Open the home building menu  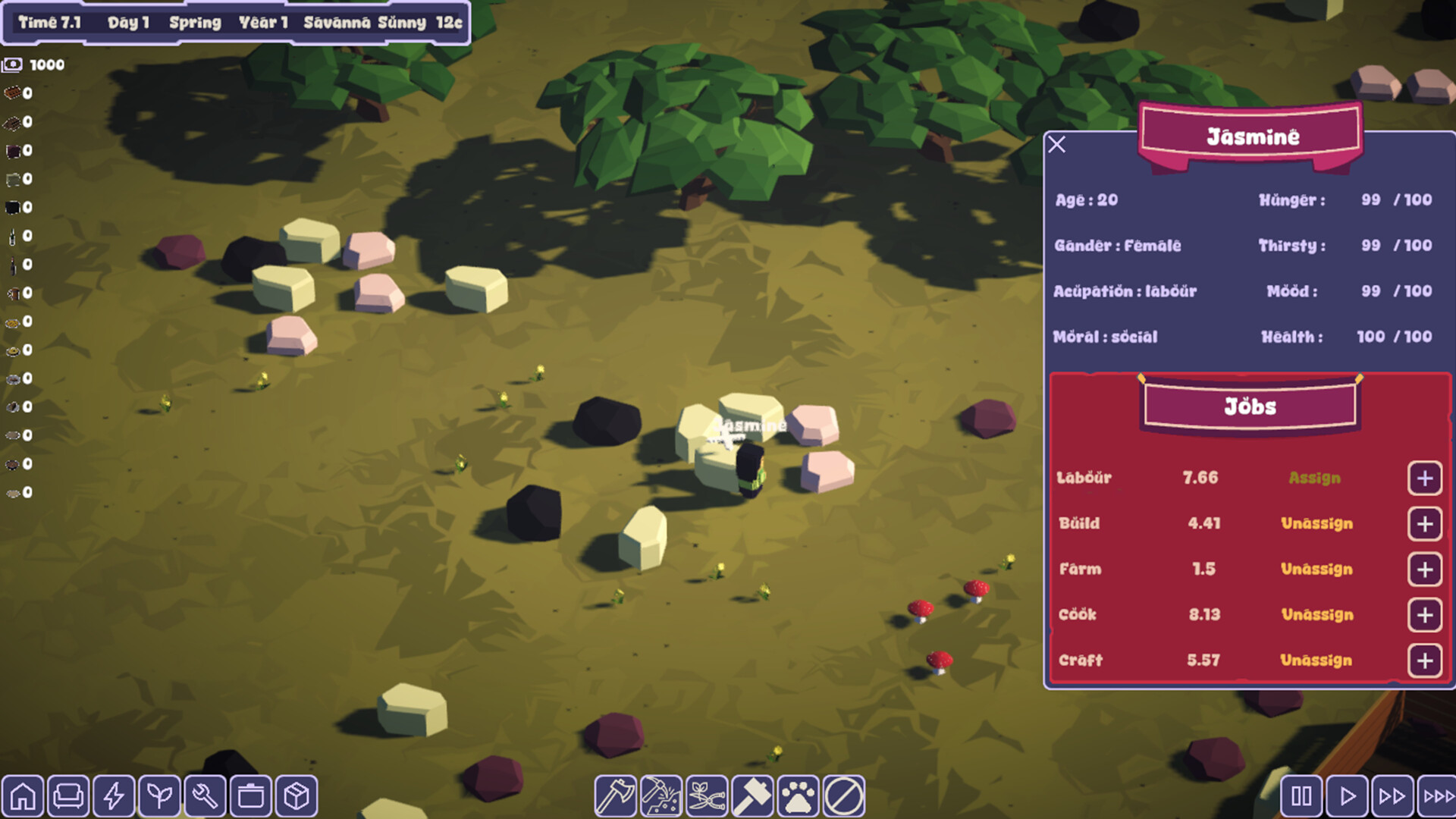tap(25, 794)
